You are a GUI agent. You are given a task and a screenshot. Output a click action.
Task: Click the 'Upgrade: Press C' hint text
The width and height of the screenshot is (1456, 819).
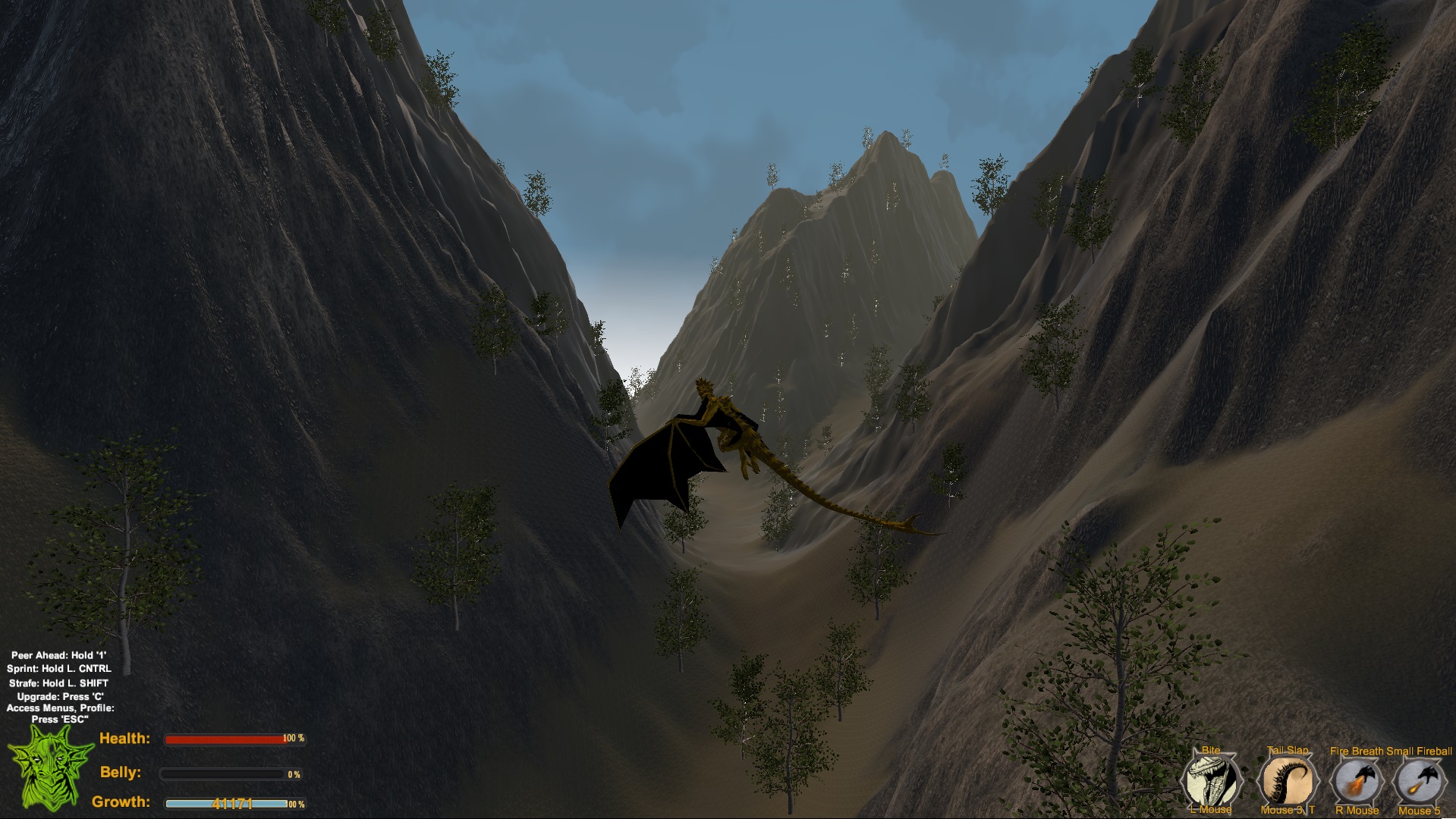pyautogui.click(x=61, y=697)
